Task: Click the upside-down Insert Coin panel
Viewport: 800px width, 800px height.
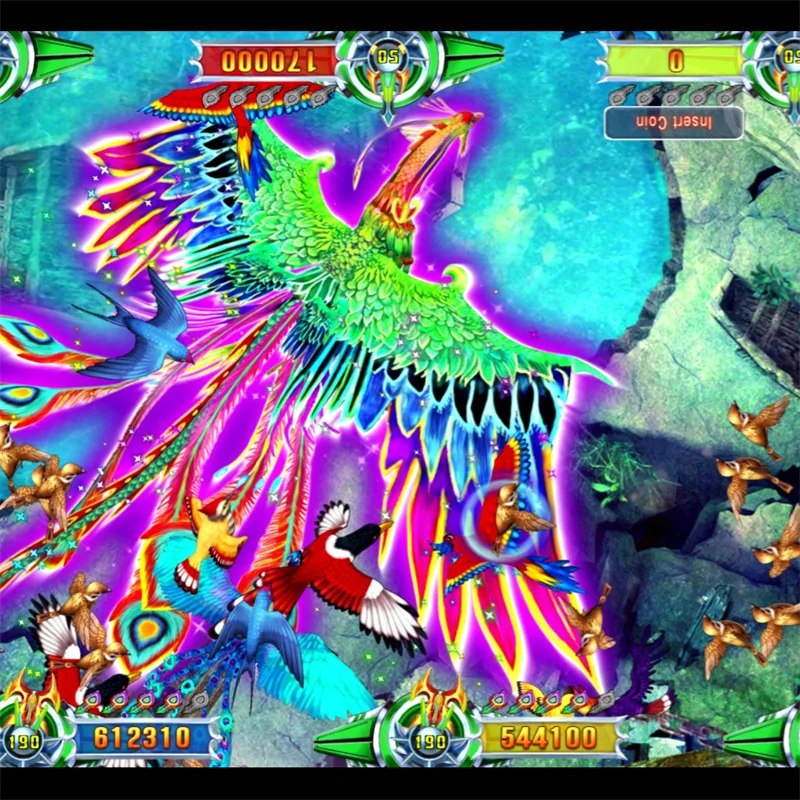Action: 674,122
